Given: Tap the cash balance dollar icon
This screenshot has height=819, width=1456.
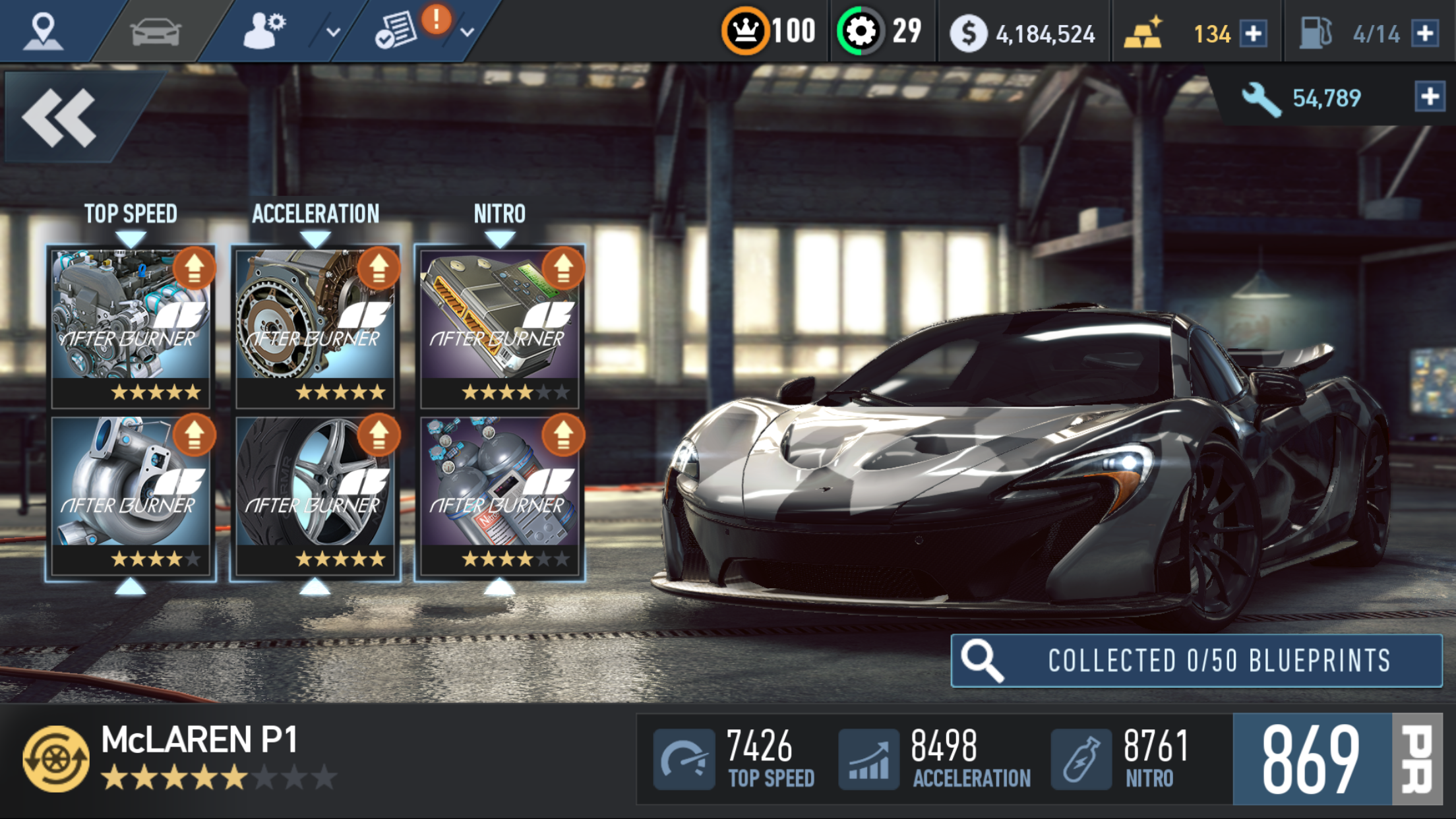Looking at the screenshot, I should click(968, 33).
